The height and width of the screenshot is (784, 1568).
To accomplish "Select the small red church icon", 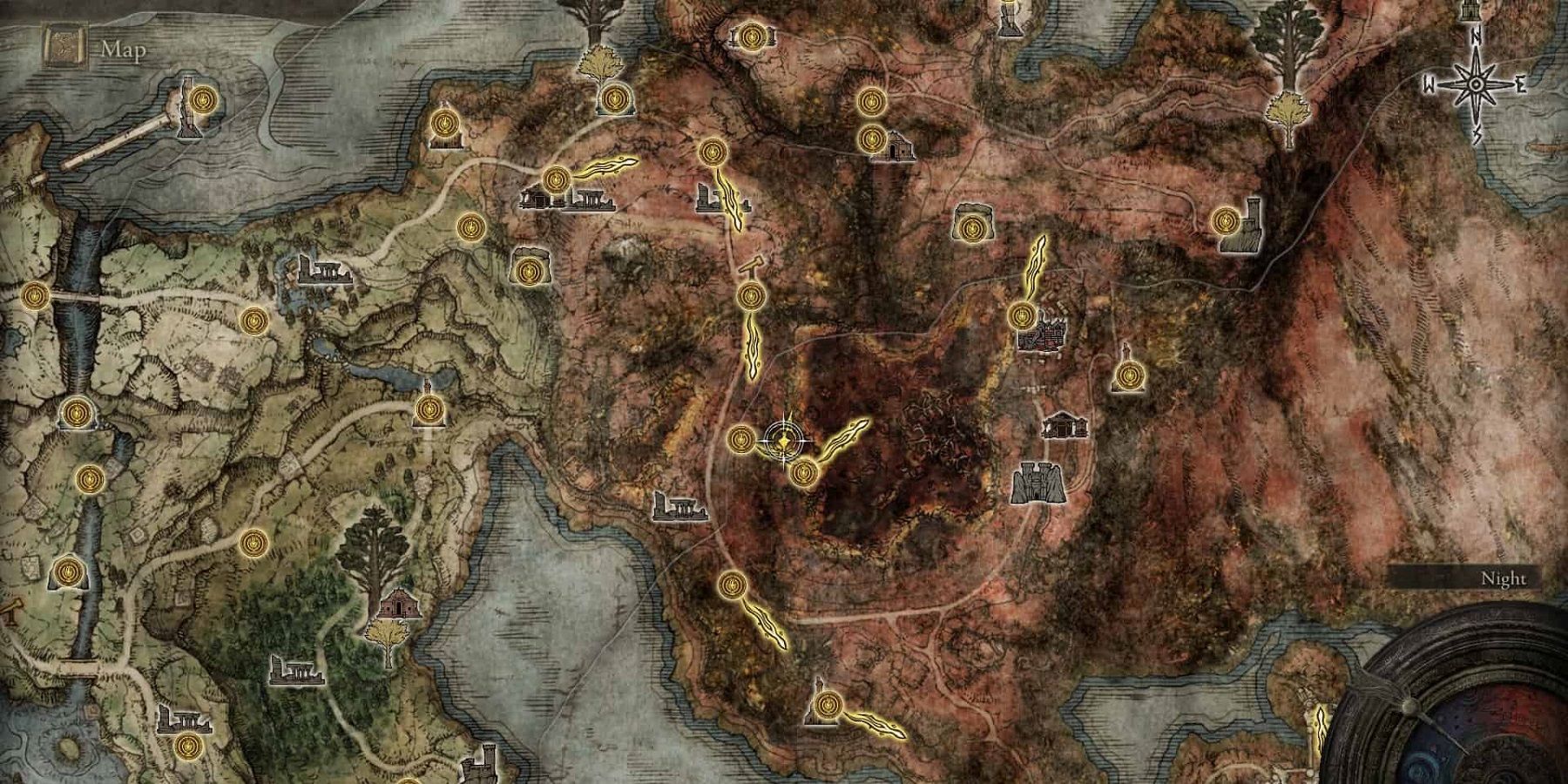I will click(x=399, y=602).
